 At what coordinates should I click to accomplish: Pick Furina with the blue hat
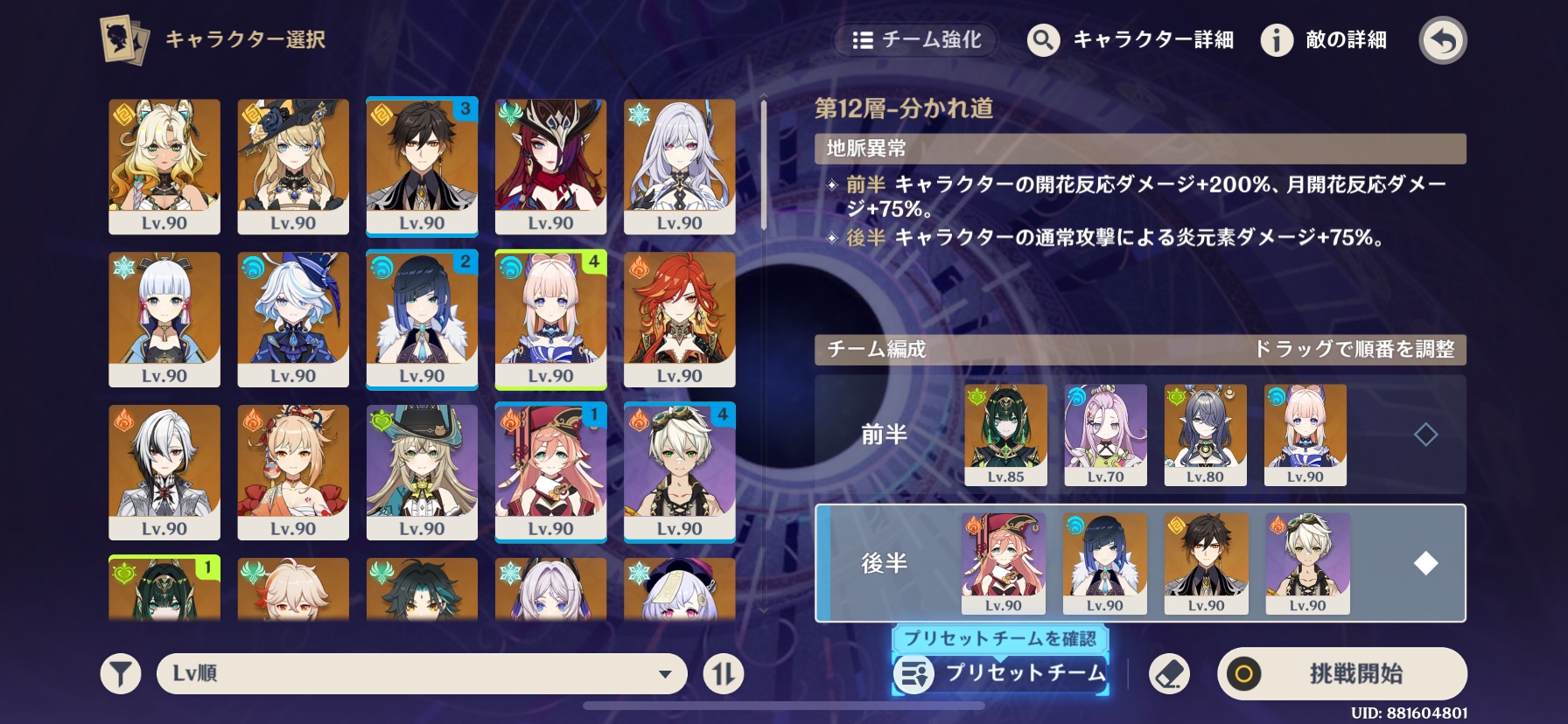293,319
